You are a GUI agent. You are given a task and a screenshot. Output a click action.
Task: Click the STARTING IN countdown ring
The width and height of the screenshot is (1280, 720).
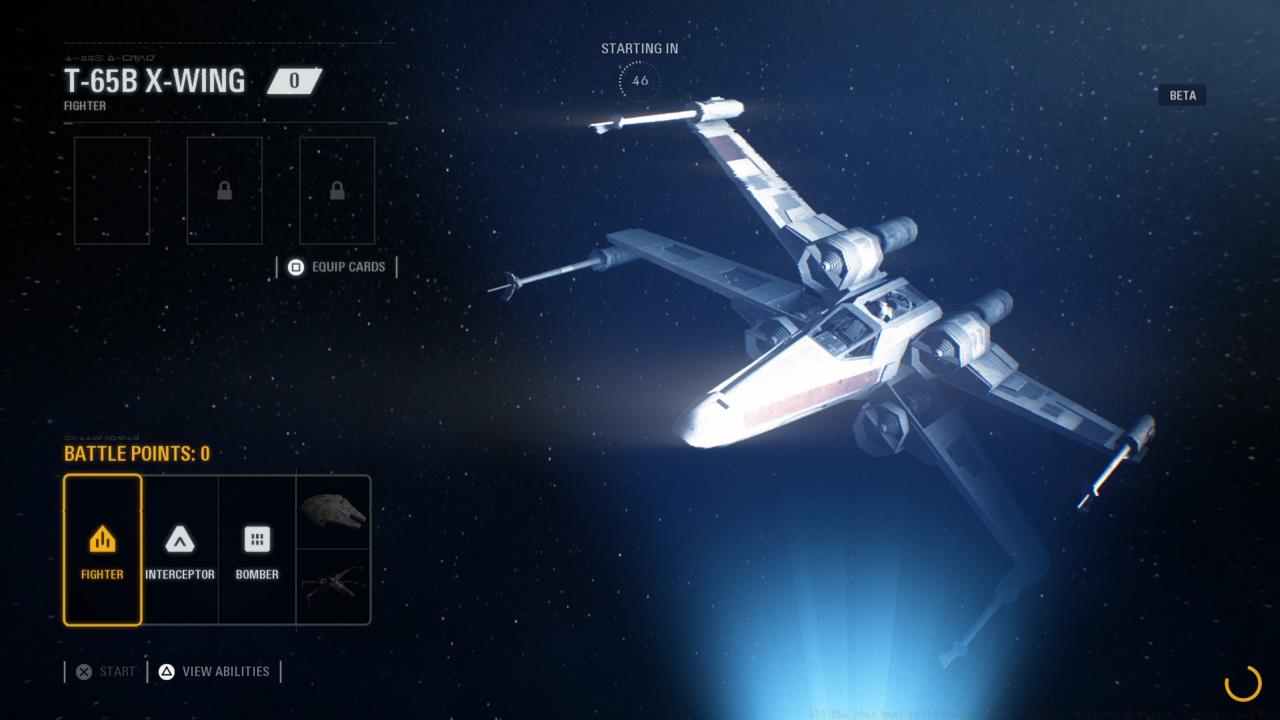[639, 80]
